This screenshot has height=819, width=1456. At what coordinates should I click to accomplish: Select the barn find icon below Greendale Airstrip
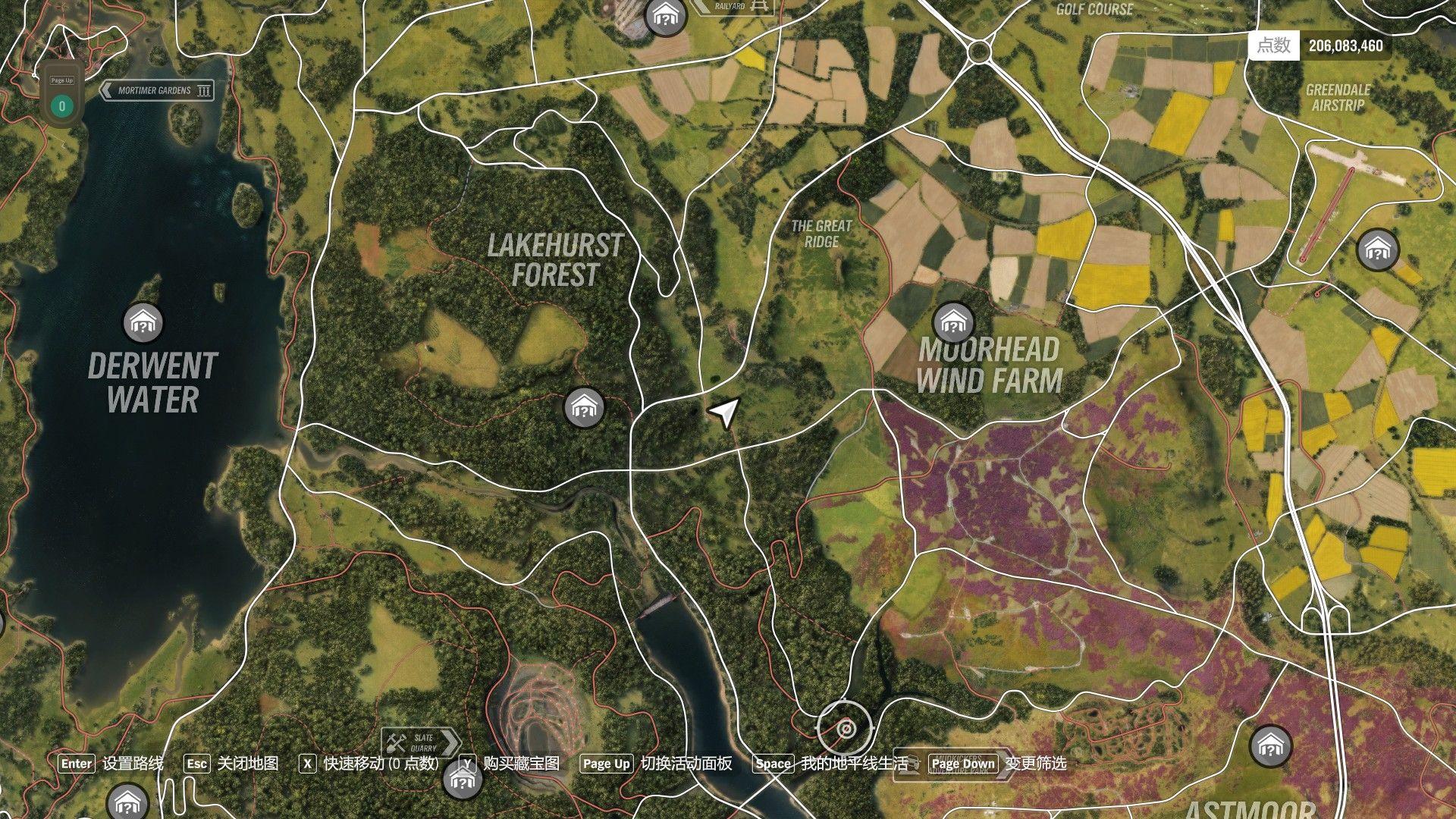click(1377, 249)
